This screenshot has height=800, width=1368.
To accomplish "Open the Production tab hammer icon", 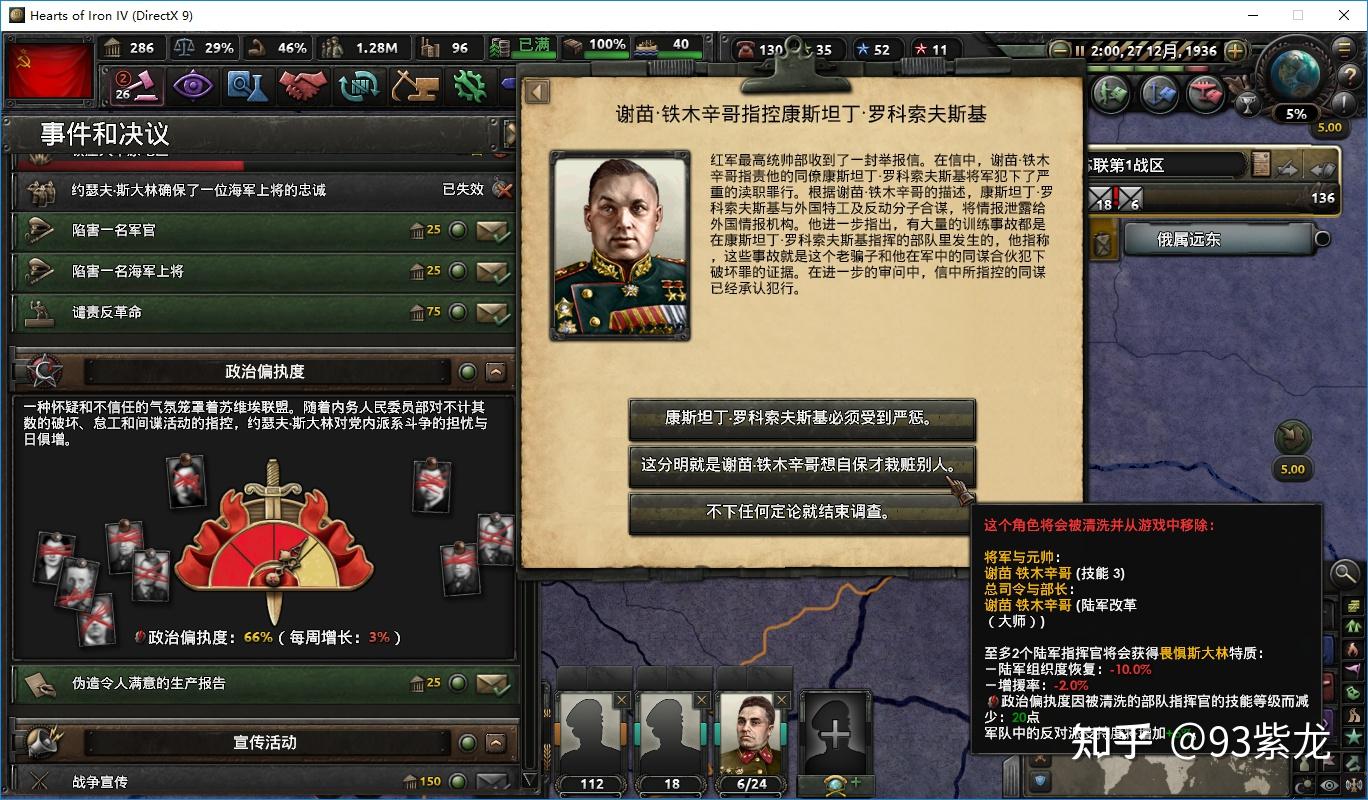I will (x=414, y=87).
